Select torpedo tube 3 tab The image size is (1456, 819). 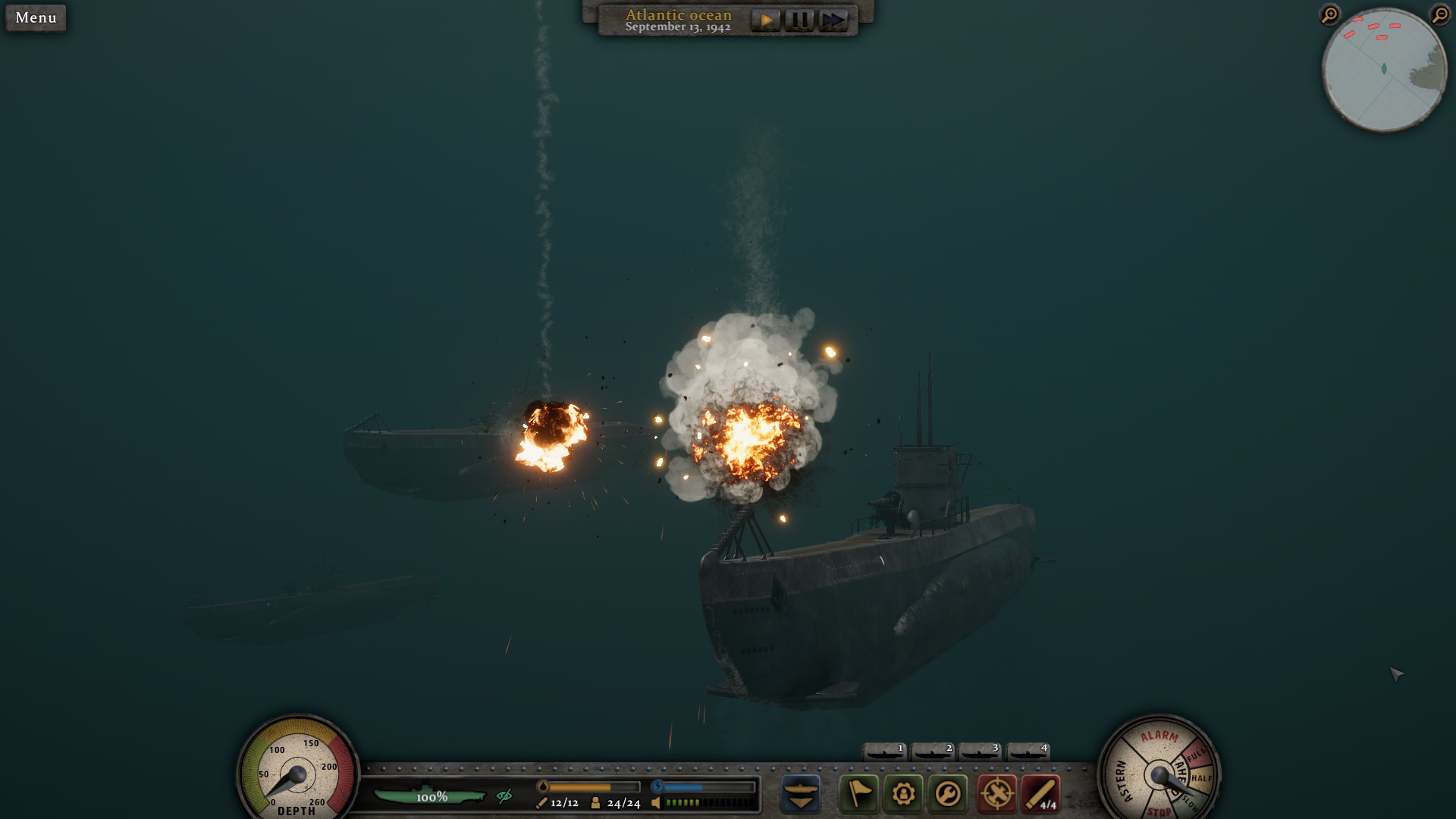978,752
